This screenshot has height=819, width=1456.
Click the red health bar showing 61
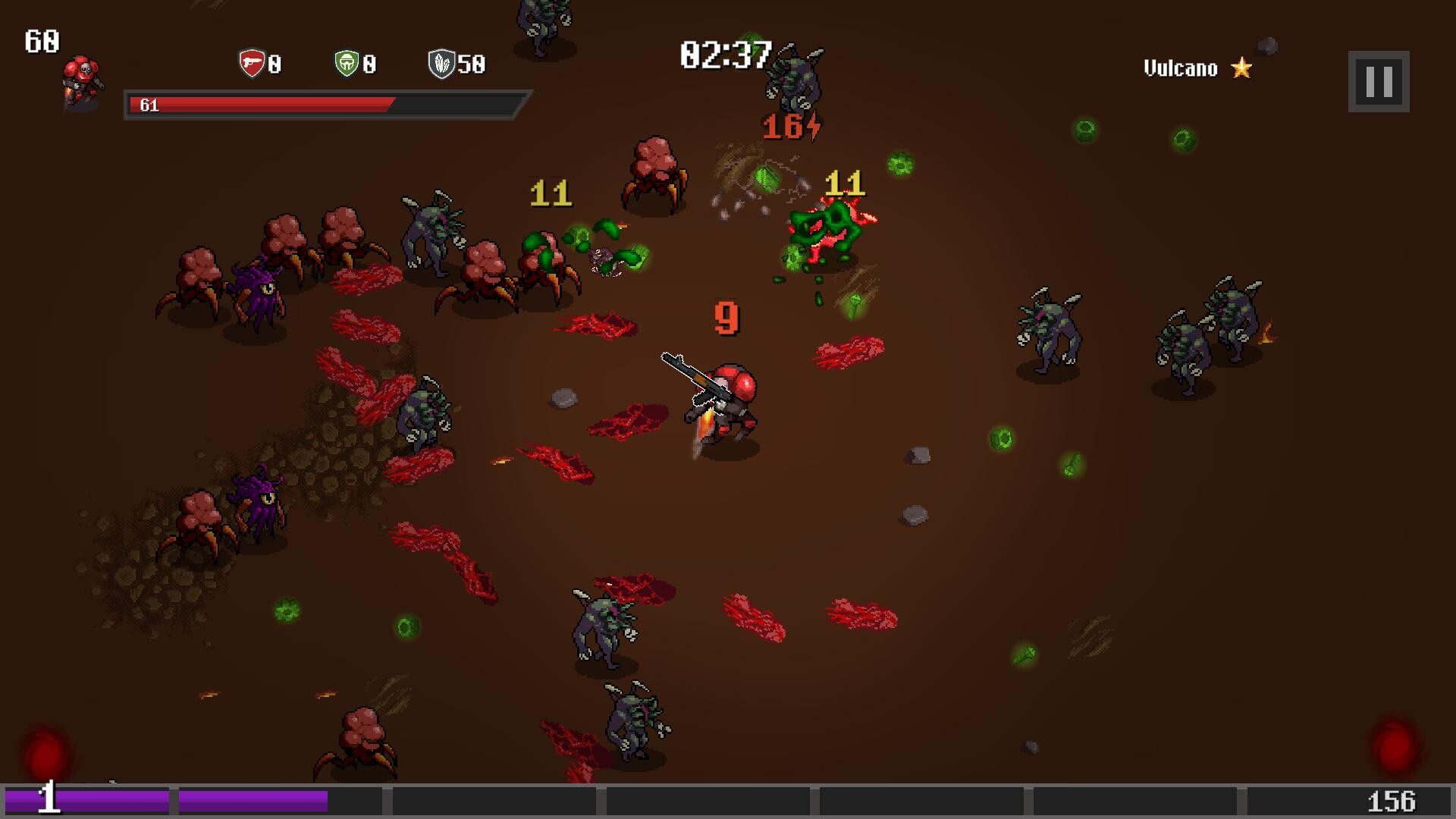click(265, 105)
